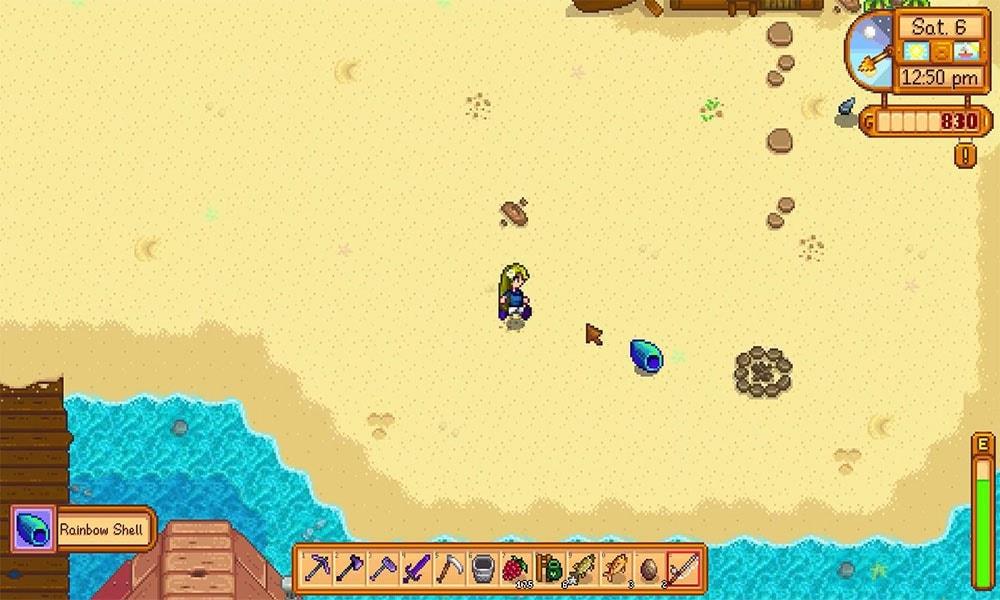Equip the purple sword
The width and height of the screenshot is (1000, 600).
point(418,569)
